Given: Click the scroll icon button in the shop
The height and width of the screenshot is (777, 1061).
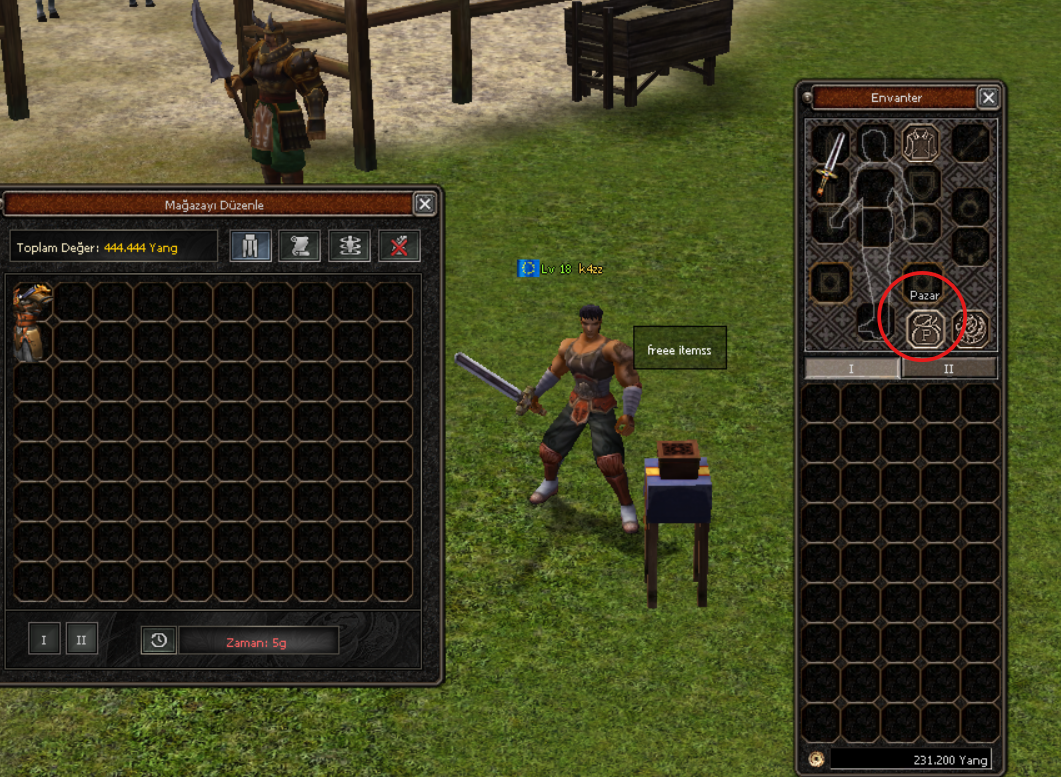Looking at the screenshot, I should (300, 246).
